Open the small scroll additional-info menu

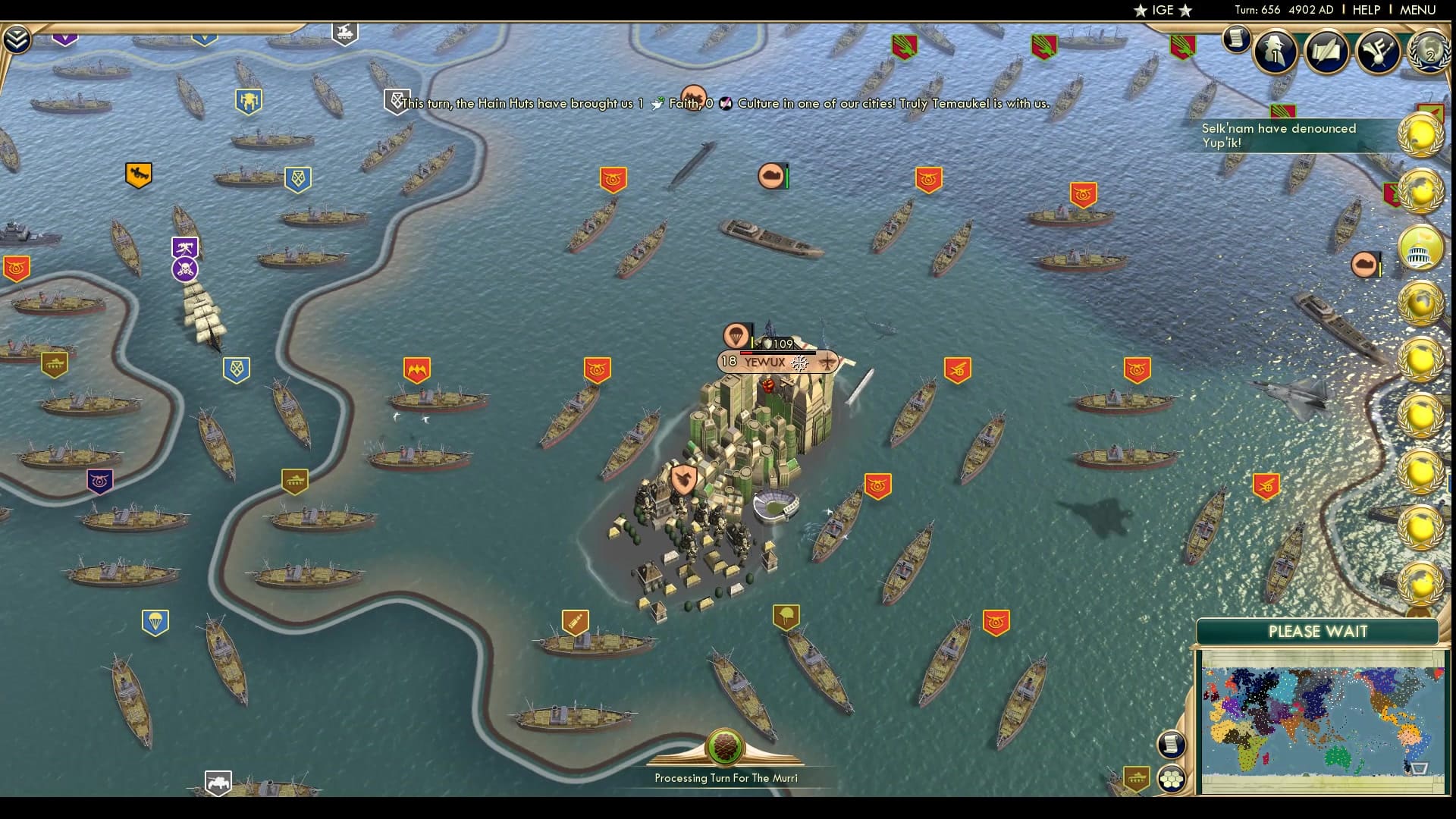click(x=1236, y=39)
